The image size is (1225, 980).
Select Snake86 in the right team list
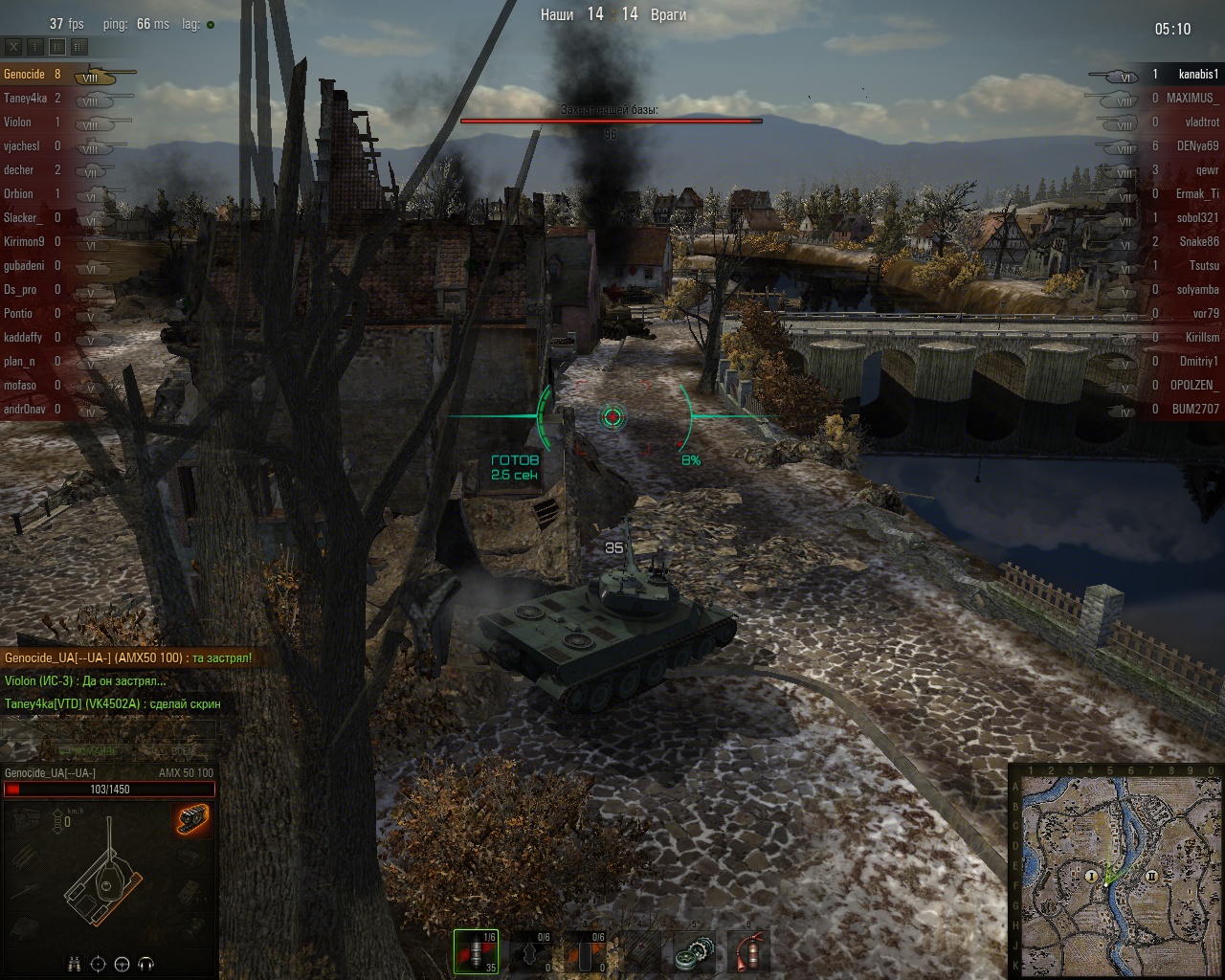pyautogui.click(x=1199, y=242)
